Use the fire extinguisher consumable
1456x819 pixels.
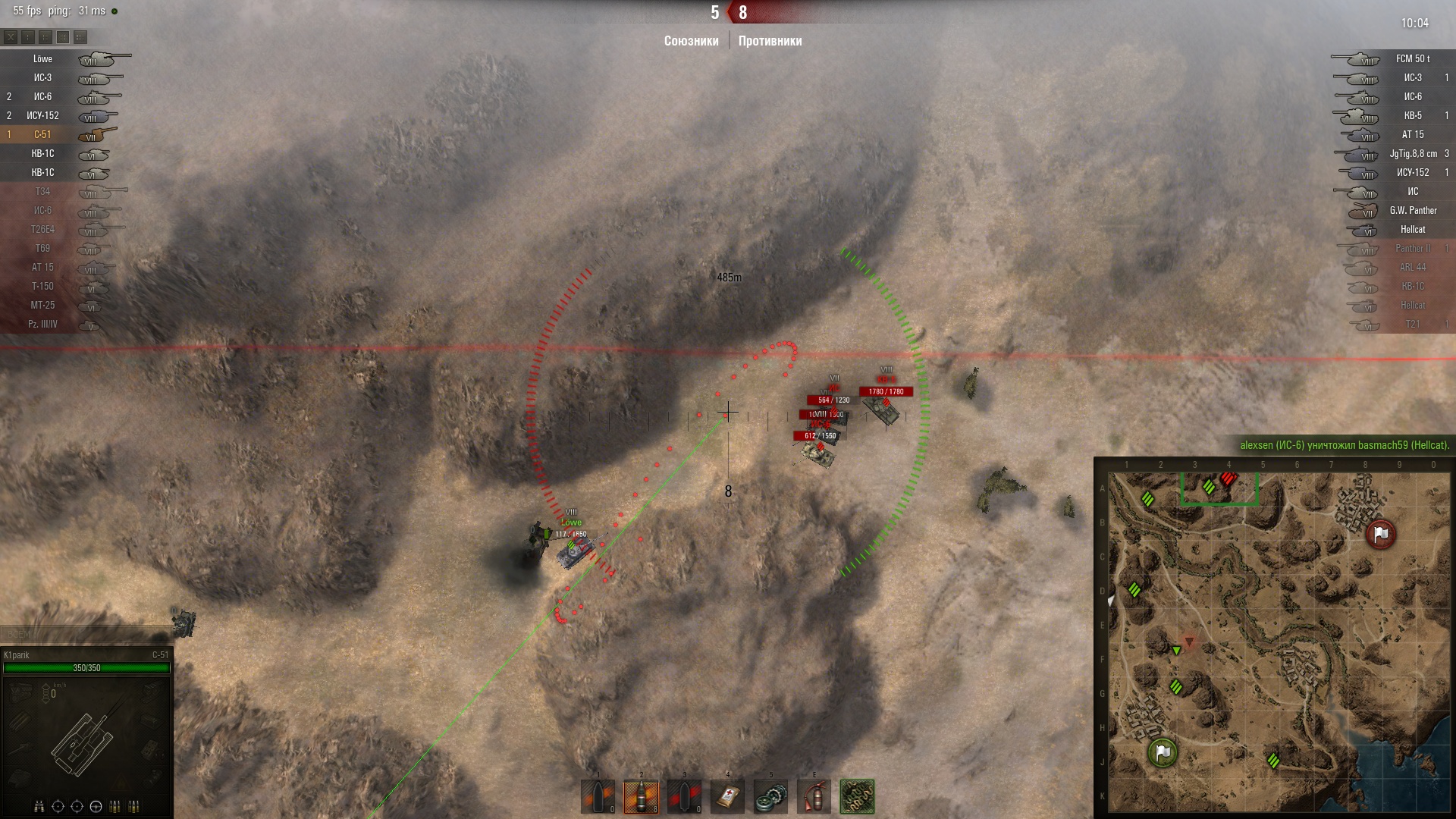(x=814, y=797)
